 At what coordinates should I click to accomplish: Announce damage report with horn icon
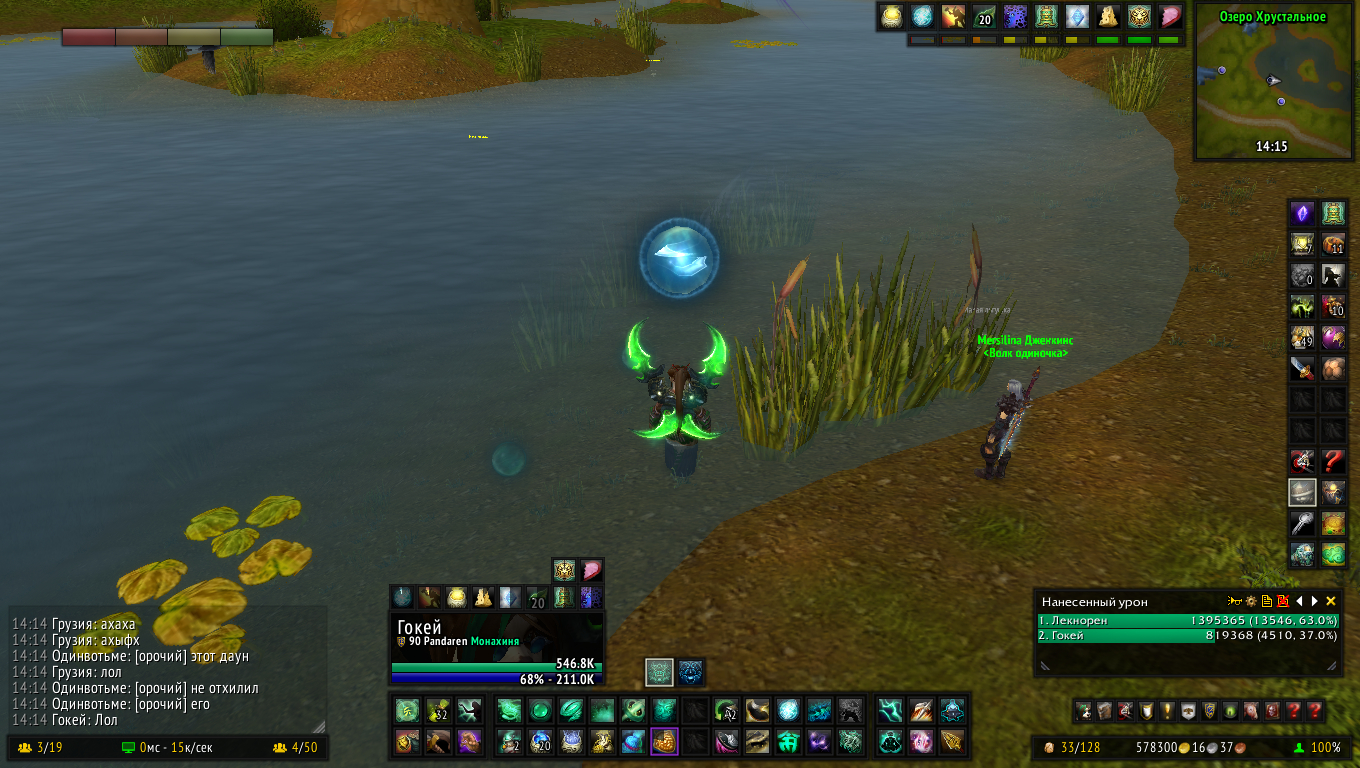[x=1235, y=601]
